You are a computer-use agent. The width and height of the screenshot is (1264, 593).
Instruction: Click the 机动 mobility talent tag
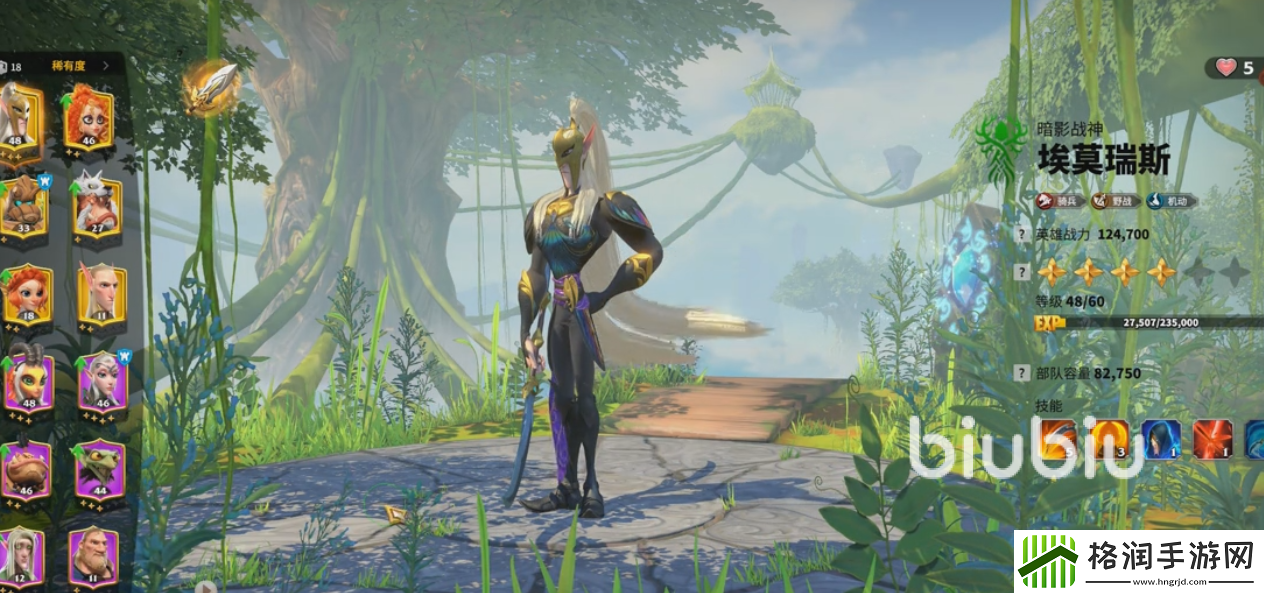(x=1171, y=201)
